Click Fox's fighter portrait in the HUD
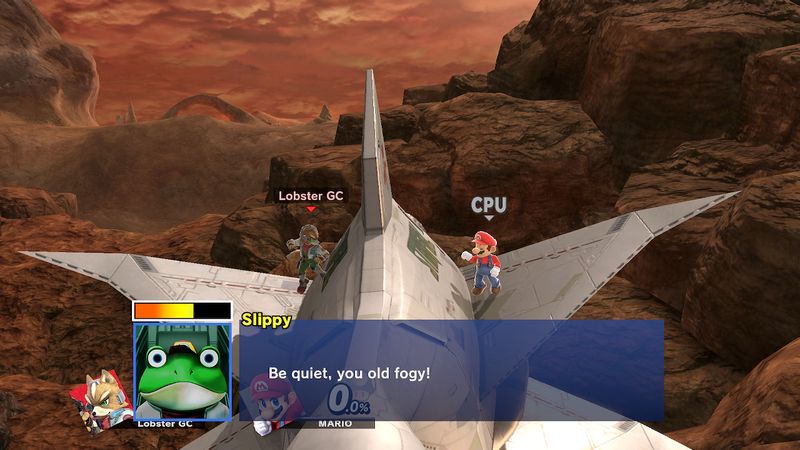This screenshot has height=450, width=800. click(x=101, y=398)
